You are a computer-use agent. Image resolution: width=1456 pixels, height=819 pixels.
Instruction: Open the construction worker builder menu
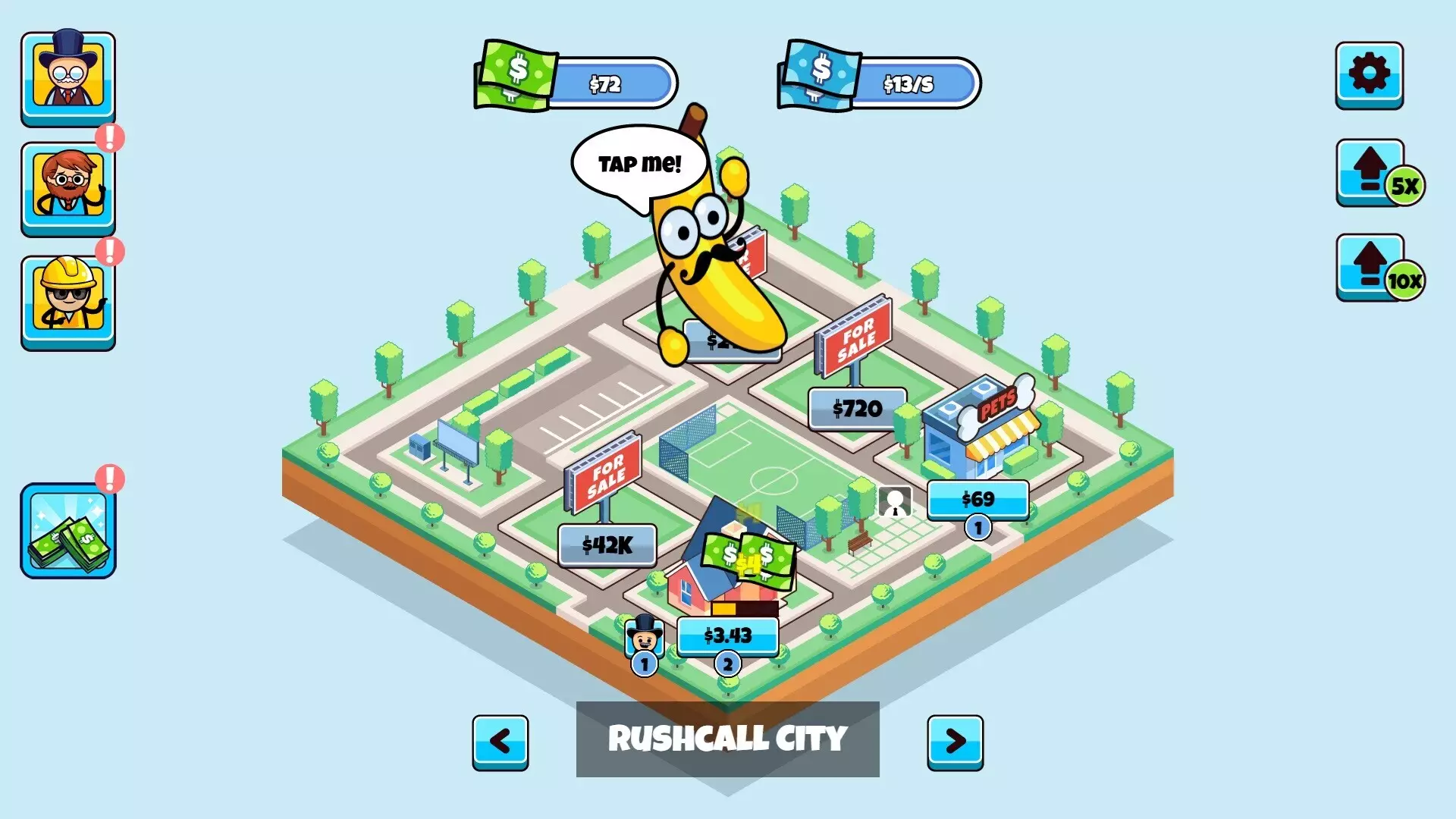pyautogui.click(x=67, y=296)
